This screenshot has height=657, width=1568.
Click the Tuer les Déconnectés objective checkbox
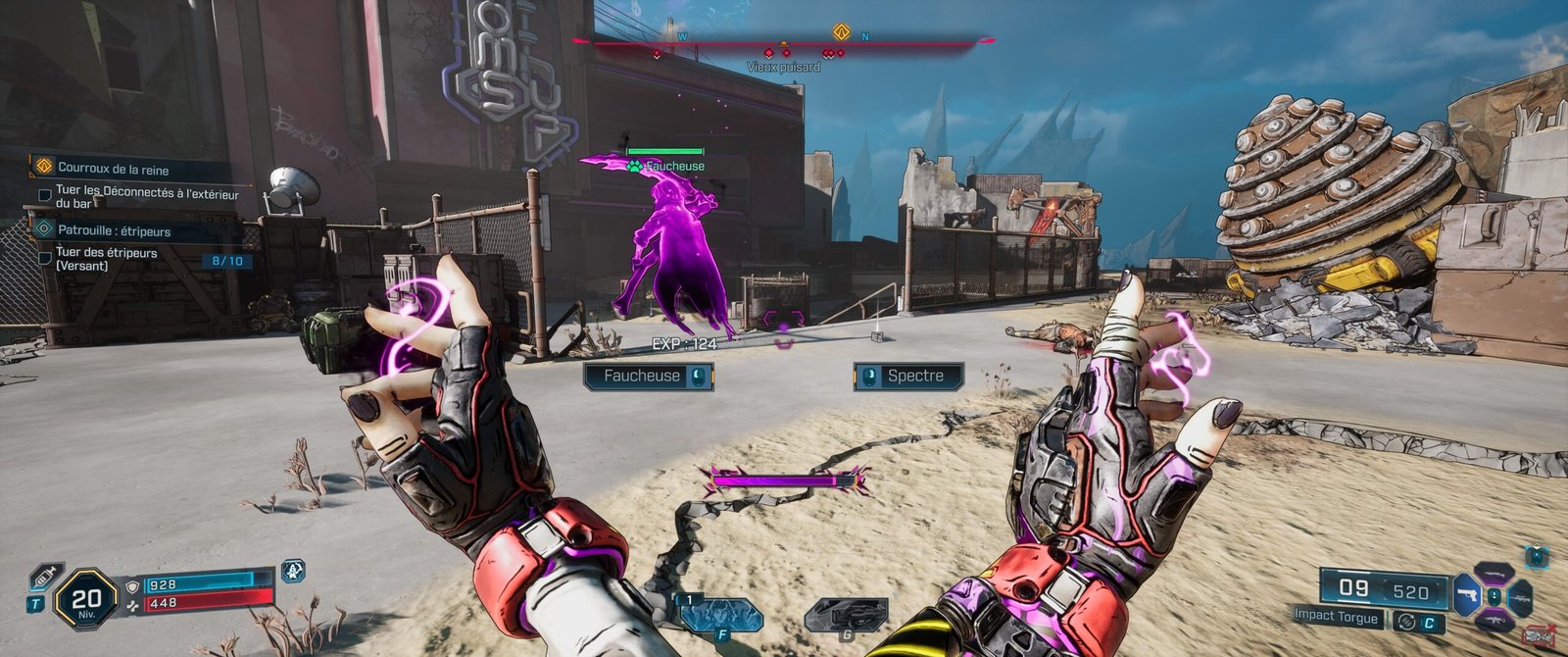(44, 195)
